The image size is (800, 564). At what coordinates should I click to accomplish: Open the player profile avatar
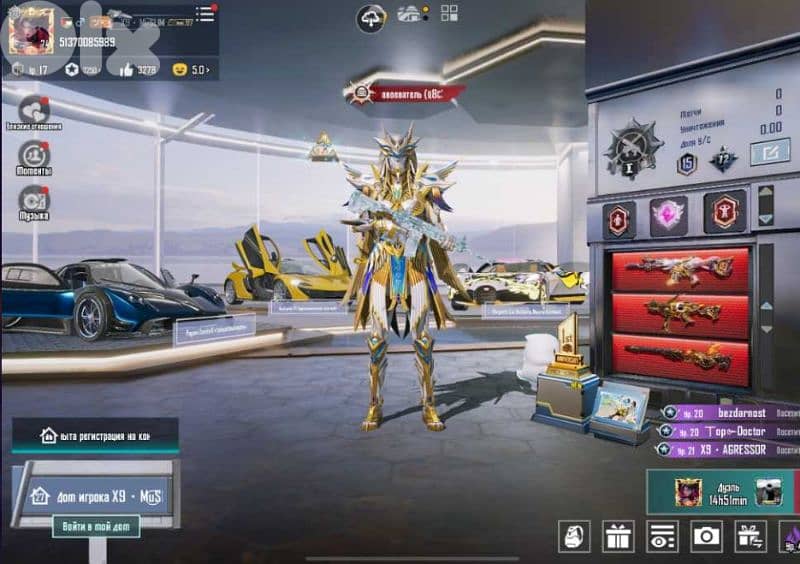pos(30,30)
